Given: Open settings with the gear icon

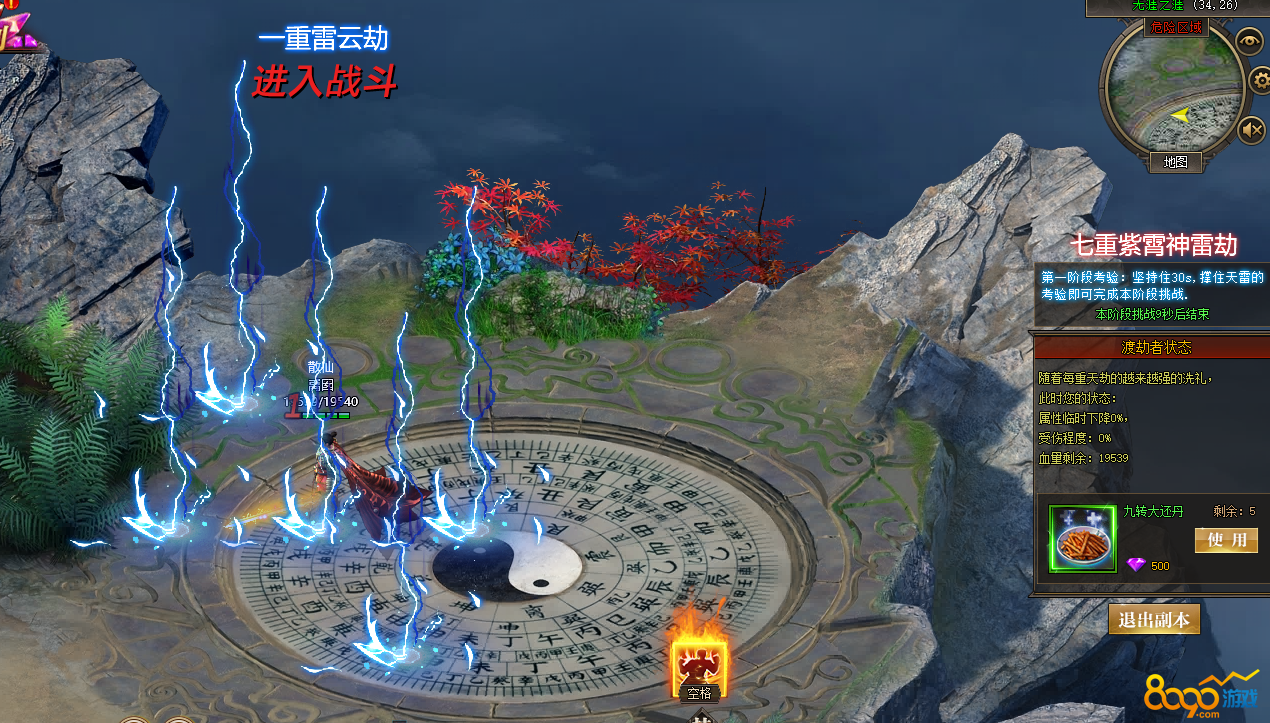Looking at the screenshot, I should 1260,79.
